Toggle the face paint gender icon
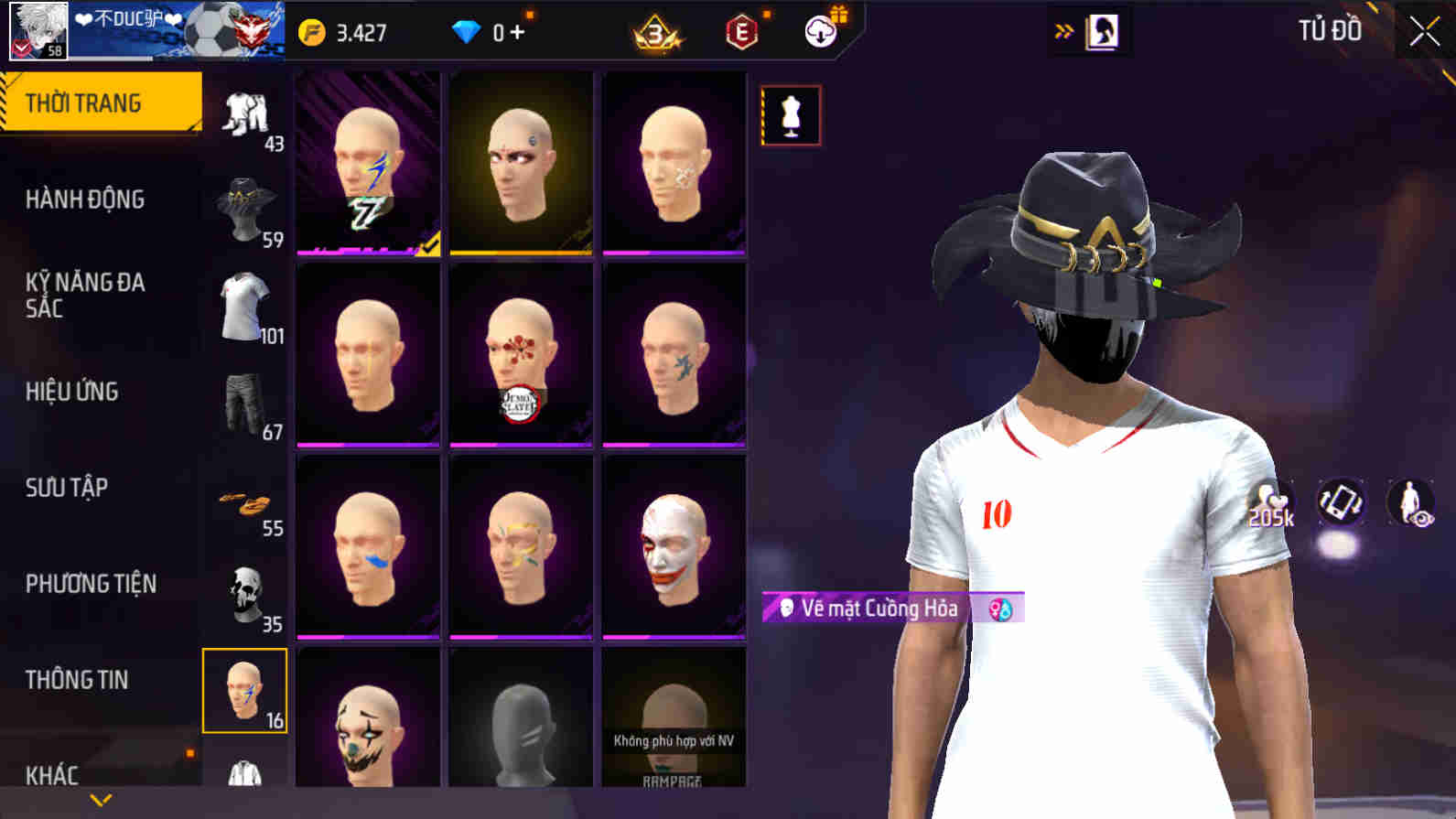 tap(1001, 608)
